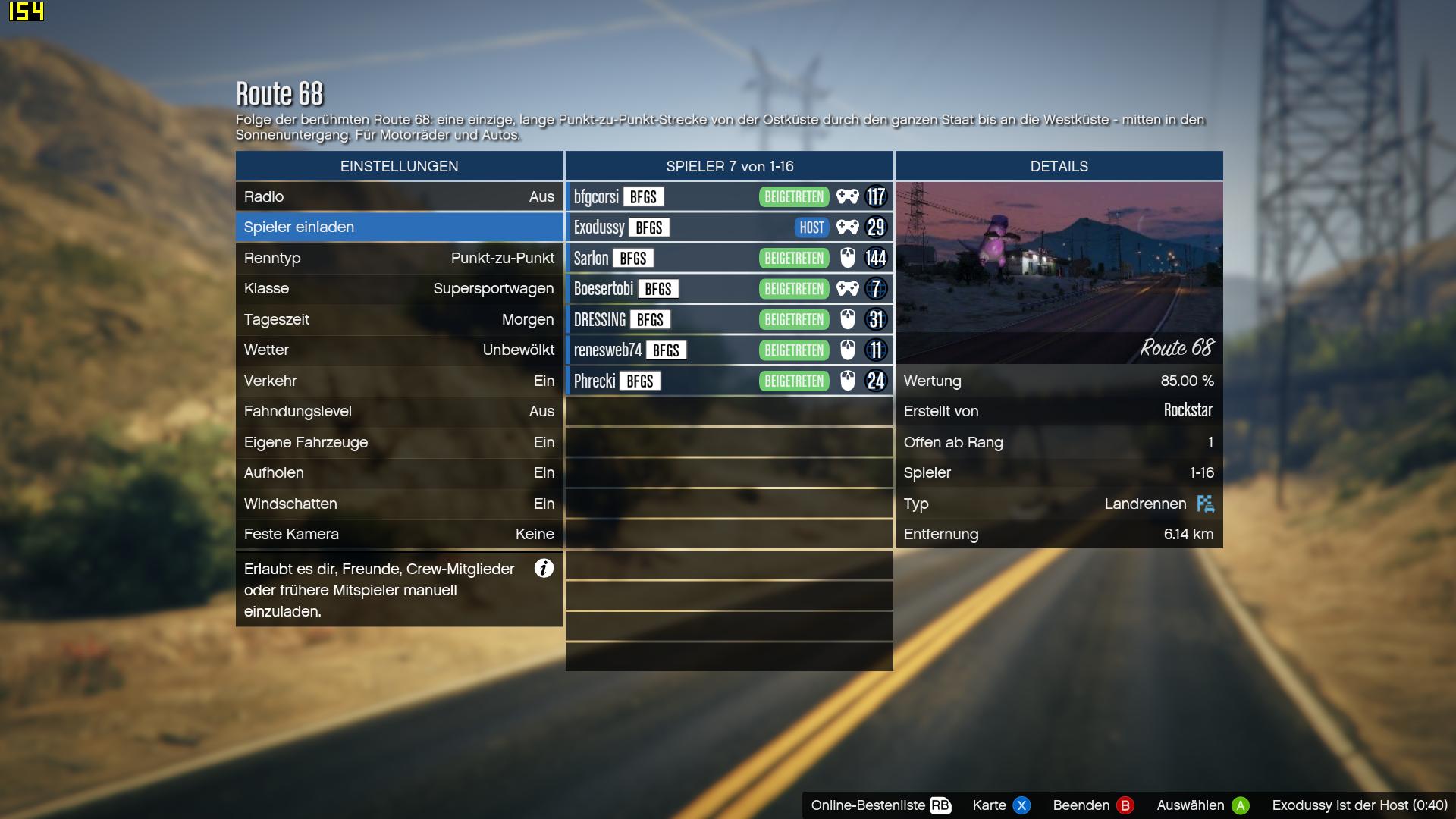Change Wetter from Unbewölkt
1456x819 pixels.
tap(399, 350)
